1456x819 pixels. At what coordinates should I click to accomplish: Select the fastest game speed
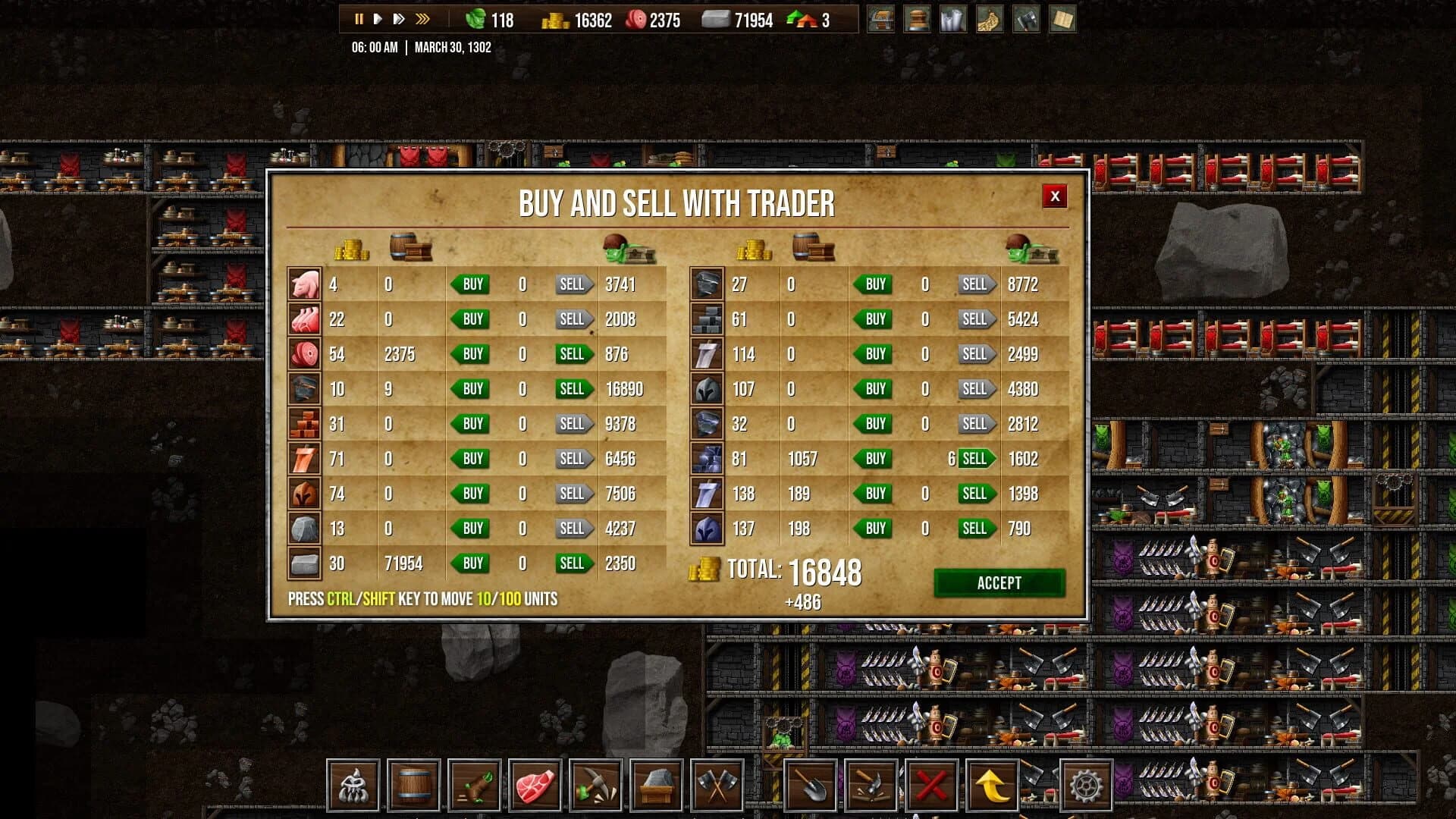[x=423, y=17]
